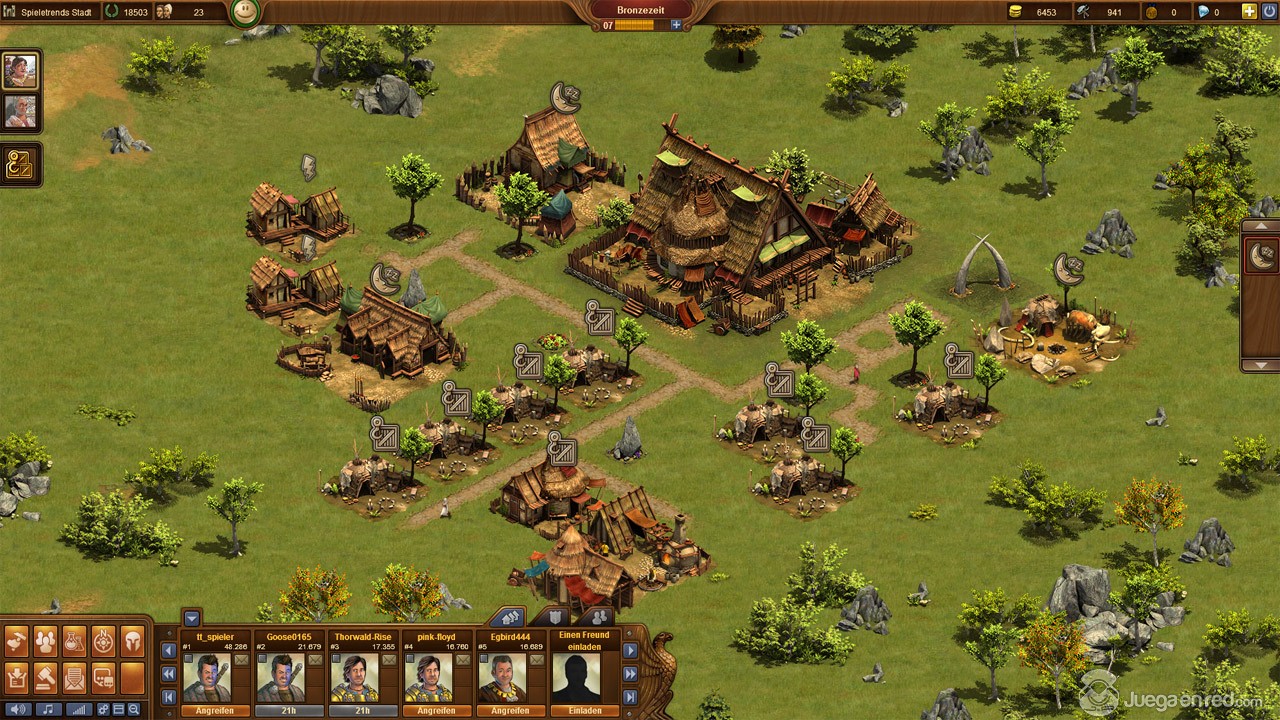This screenshot has width=1280, height=720.
Task: Open the army helmet menu
Action: pyautogui.click(x=133, y=642)
